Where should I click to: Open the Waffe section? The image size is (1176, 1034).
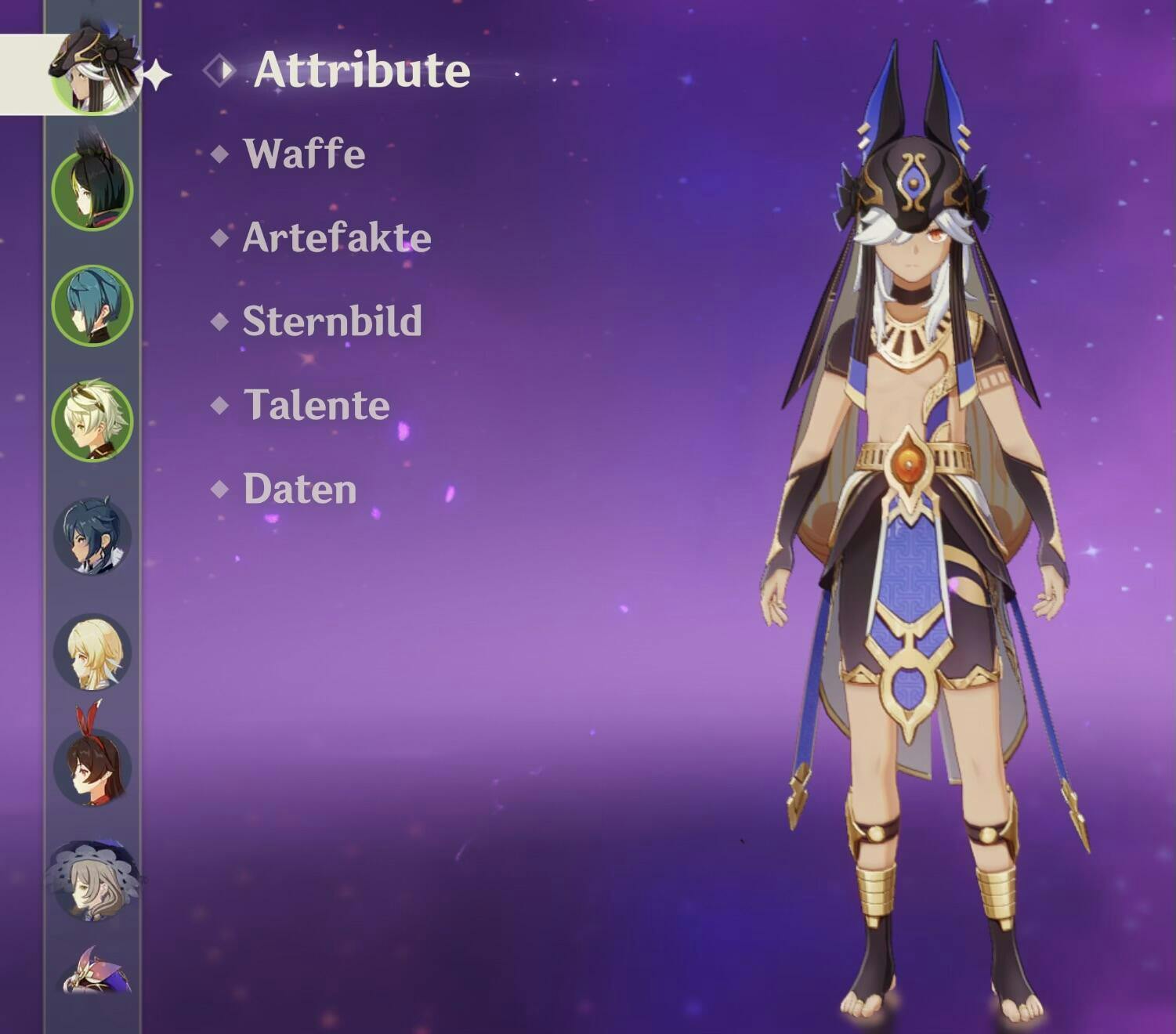[304, 154]
